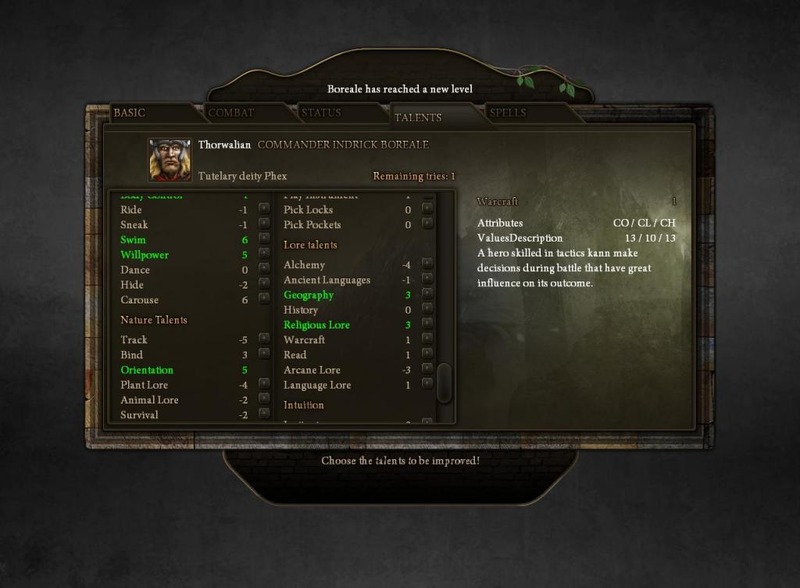Select the Talents tab
Image resolution: width=800 pixels, height=588 pixels.
click(418, 117)
